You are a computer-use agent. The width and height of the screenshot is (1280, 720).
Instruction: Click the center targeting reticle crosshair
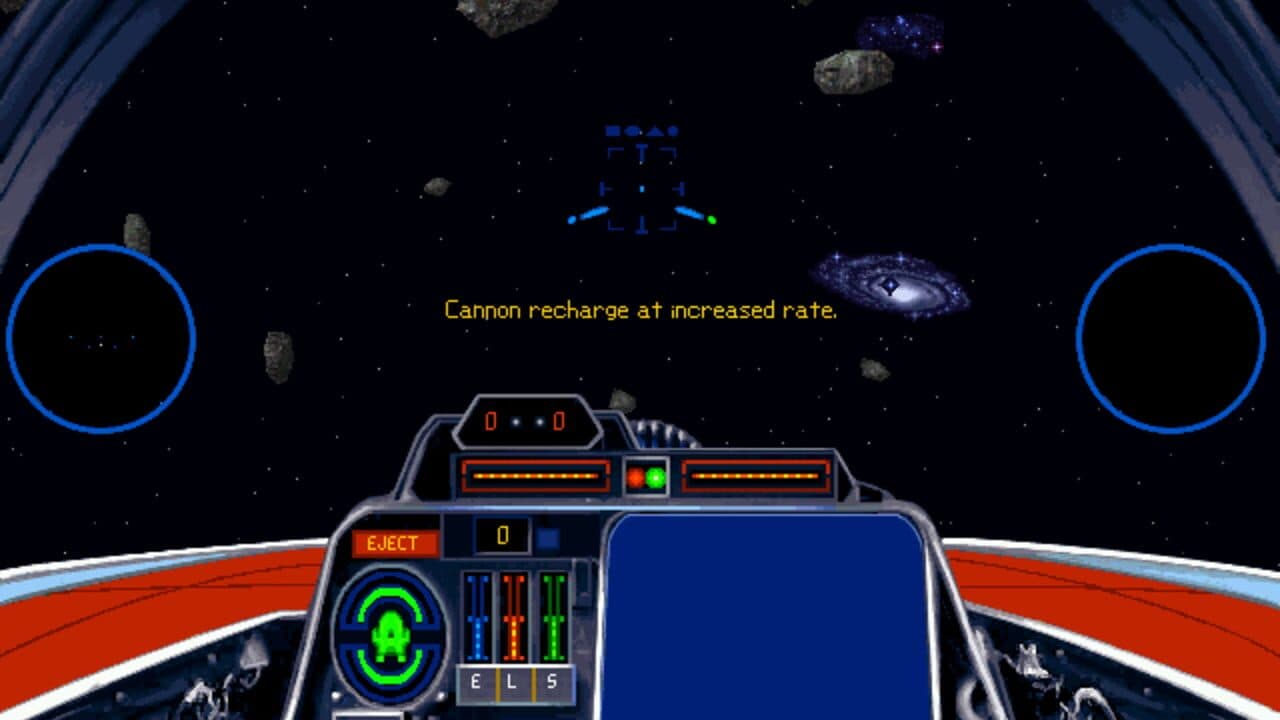[640, 188]
